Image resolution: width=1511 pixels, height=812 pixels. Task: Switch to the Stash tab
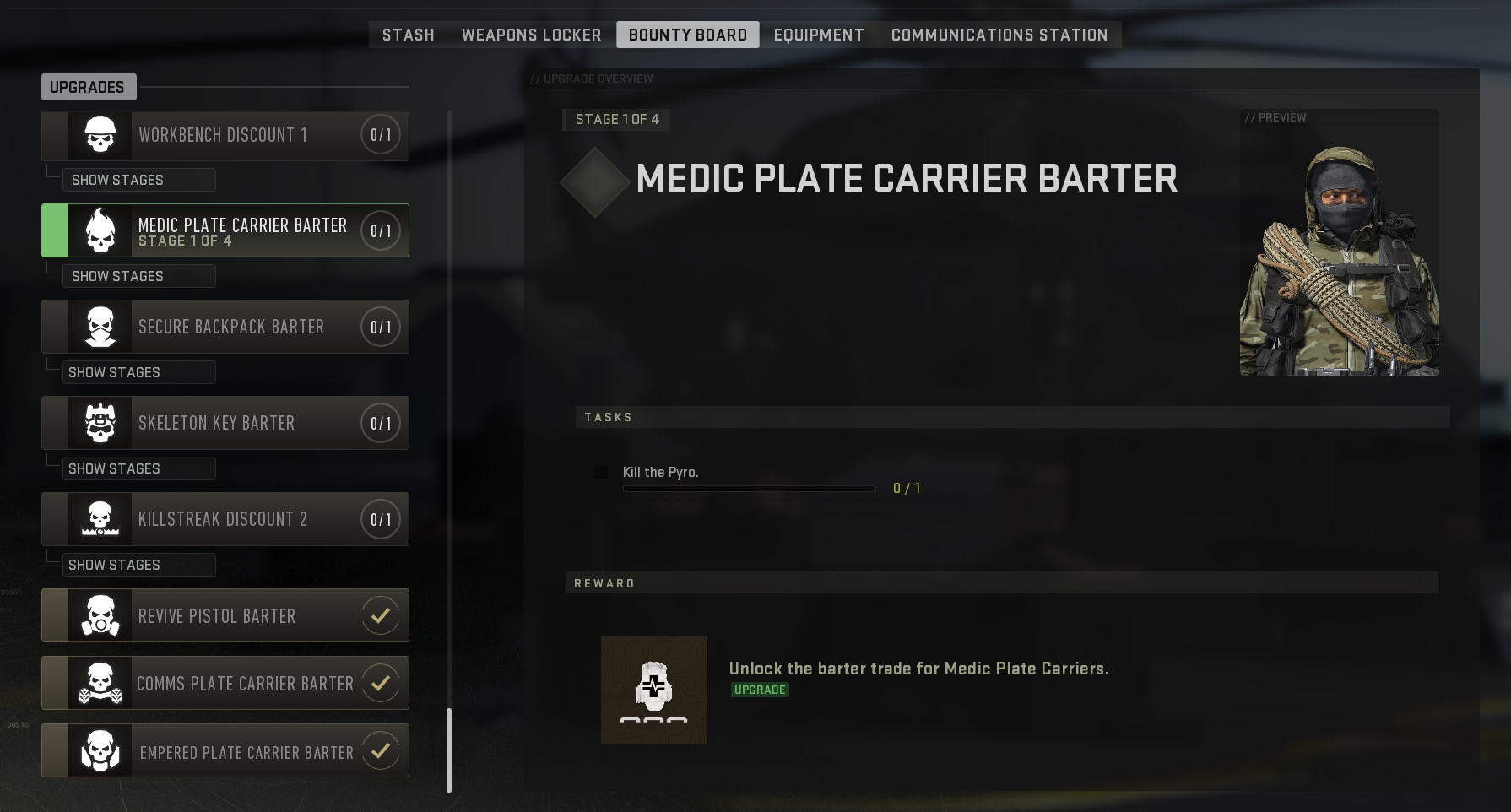[408, 35]
